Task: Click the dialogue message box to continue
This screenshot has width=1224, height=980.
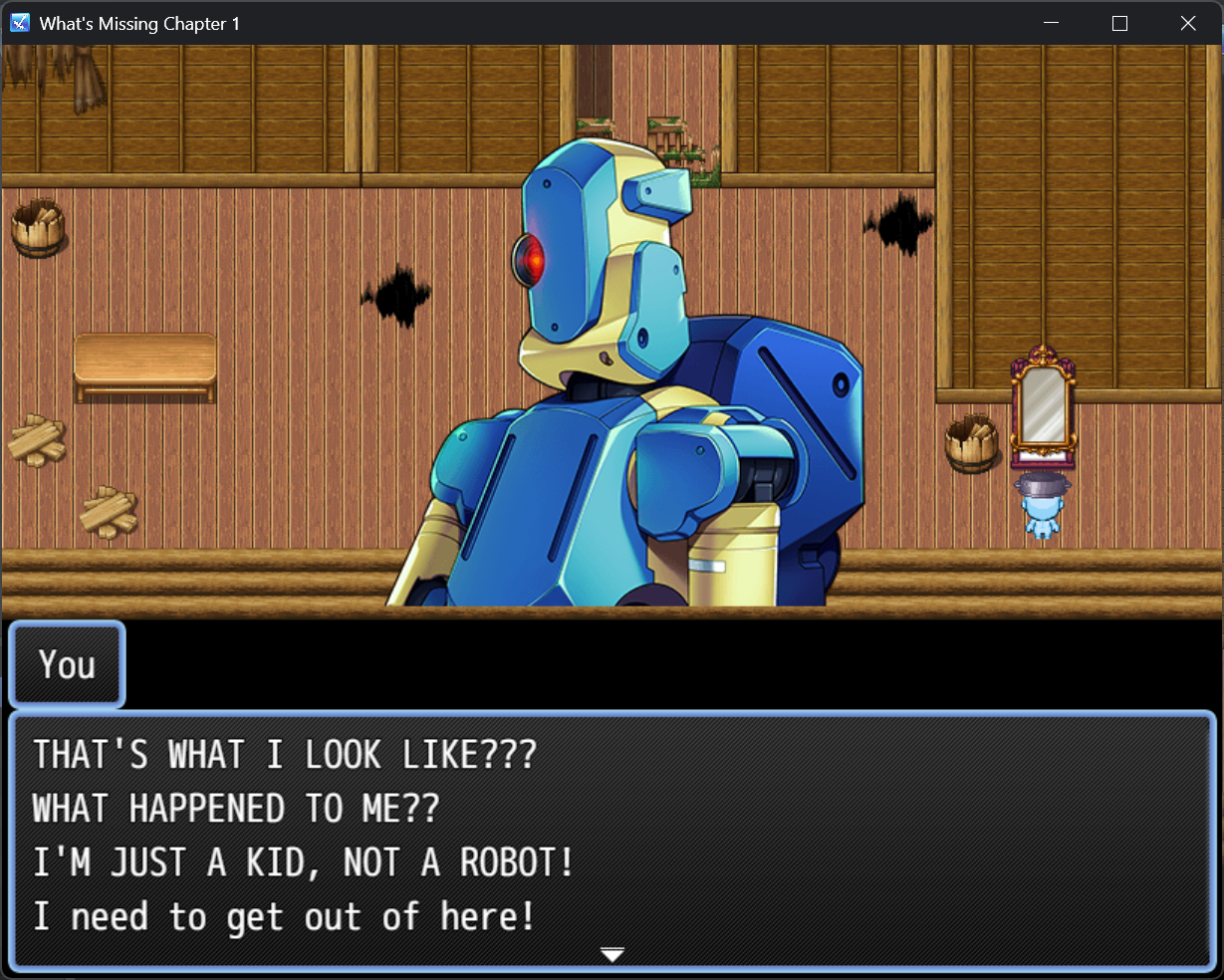Action: [x=612, y=839]
